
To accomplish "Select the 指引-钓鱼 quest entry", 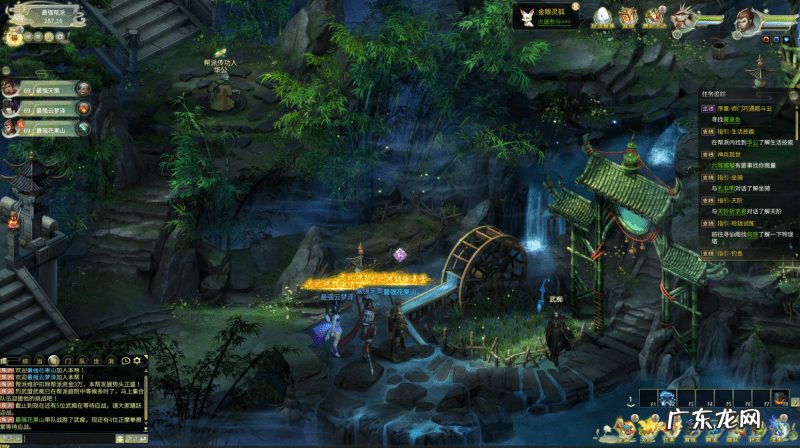I will coord(734,251).
